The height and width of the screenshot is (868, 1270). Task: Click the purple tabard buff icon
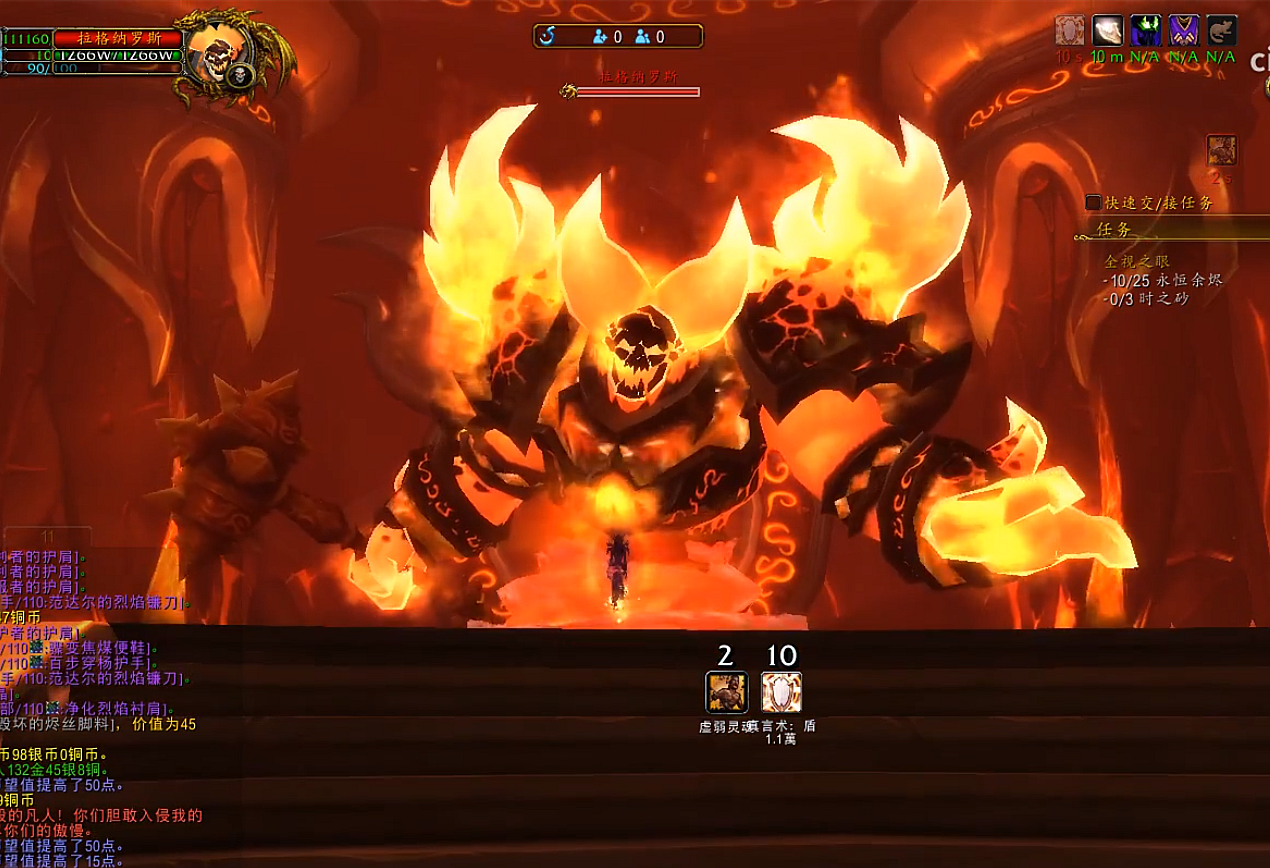(x=1184, y=31)
